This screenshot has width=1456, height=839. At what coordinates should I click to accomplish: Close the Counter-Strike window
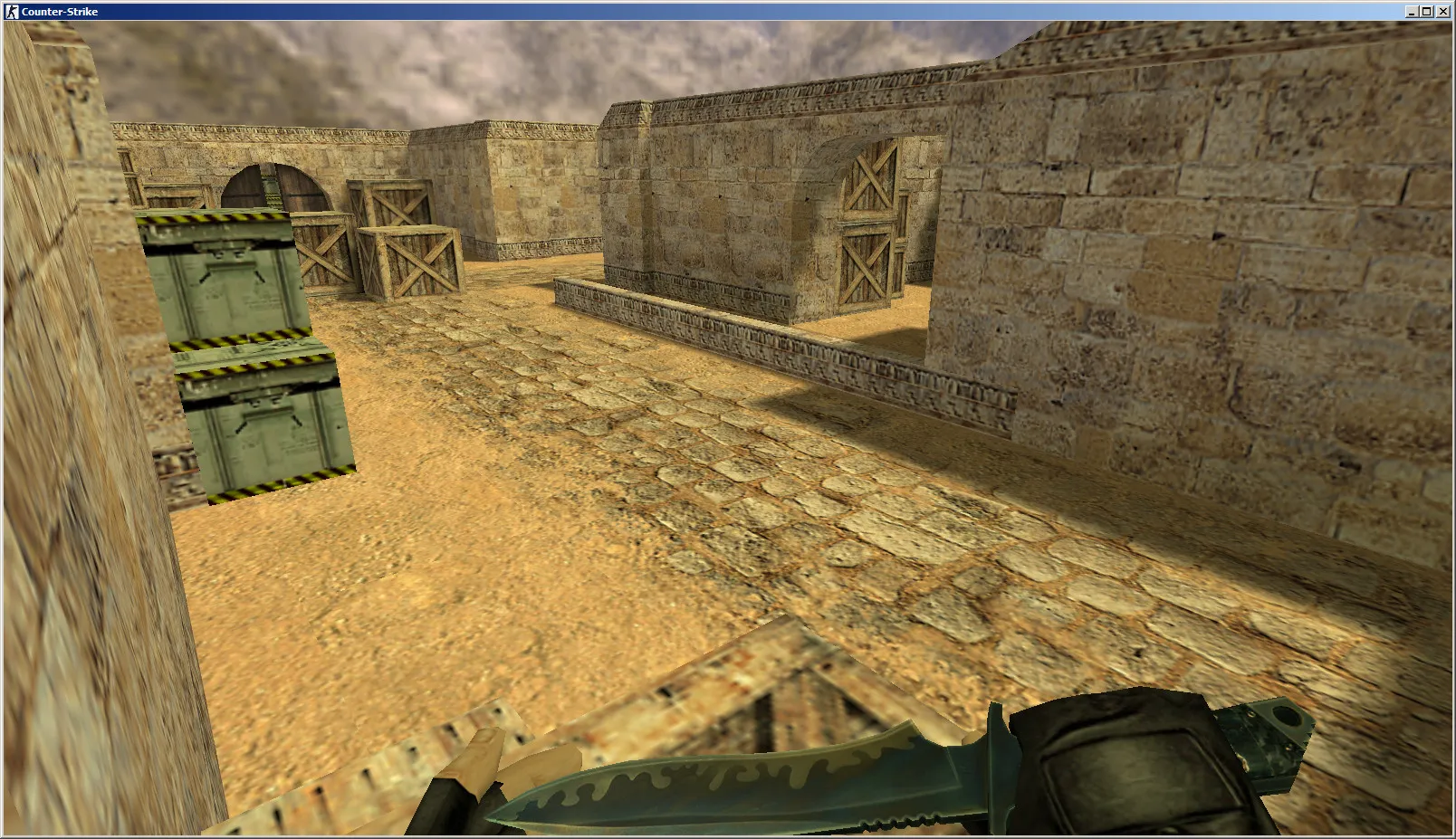[x=1444, y=12]
